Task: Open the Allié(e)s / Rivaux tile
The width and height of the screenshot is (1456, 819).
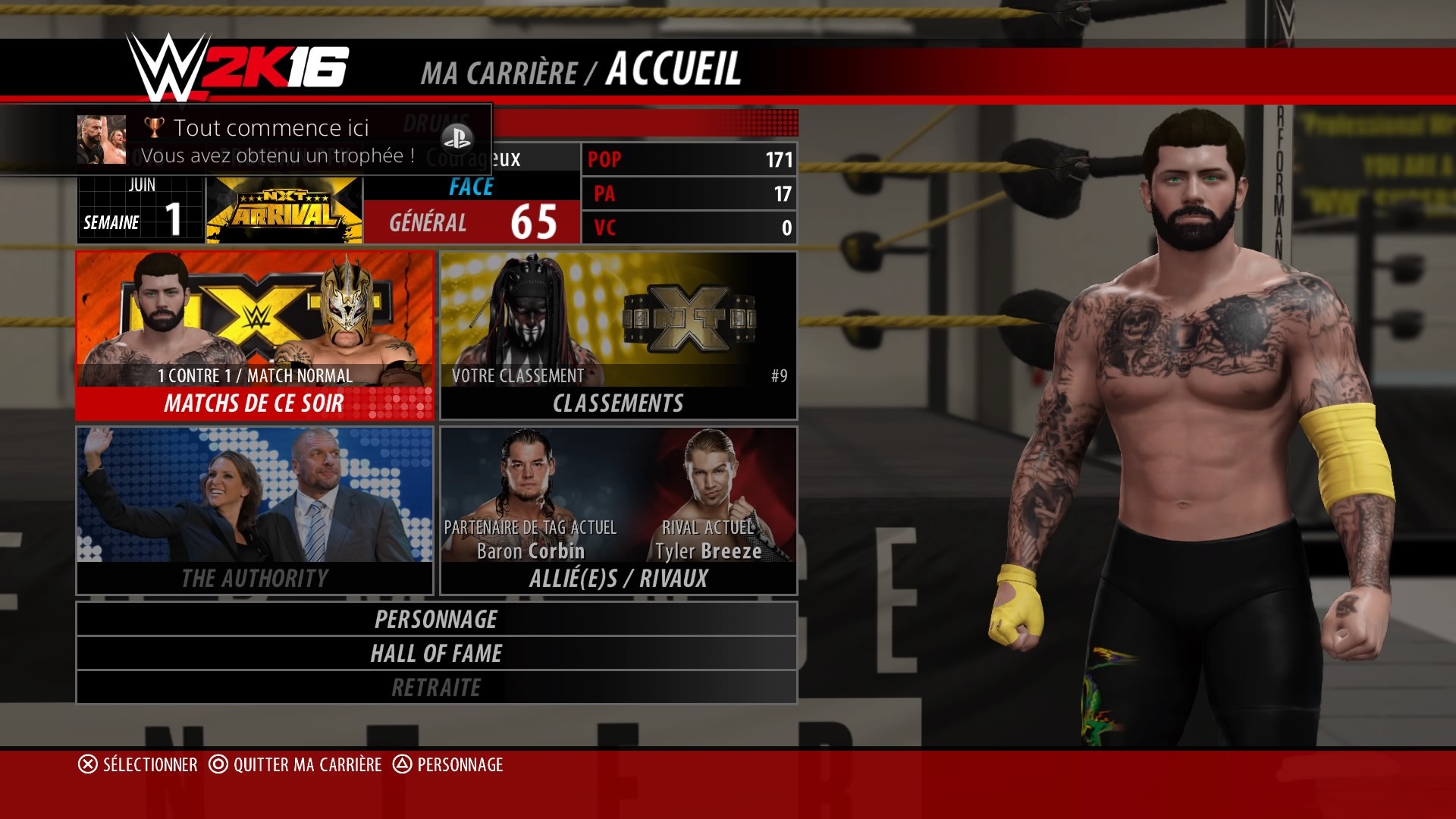Action: pyautogui.click(x=618, y=510)
